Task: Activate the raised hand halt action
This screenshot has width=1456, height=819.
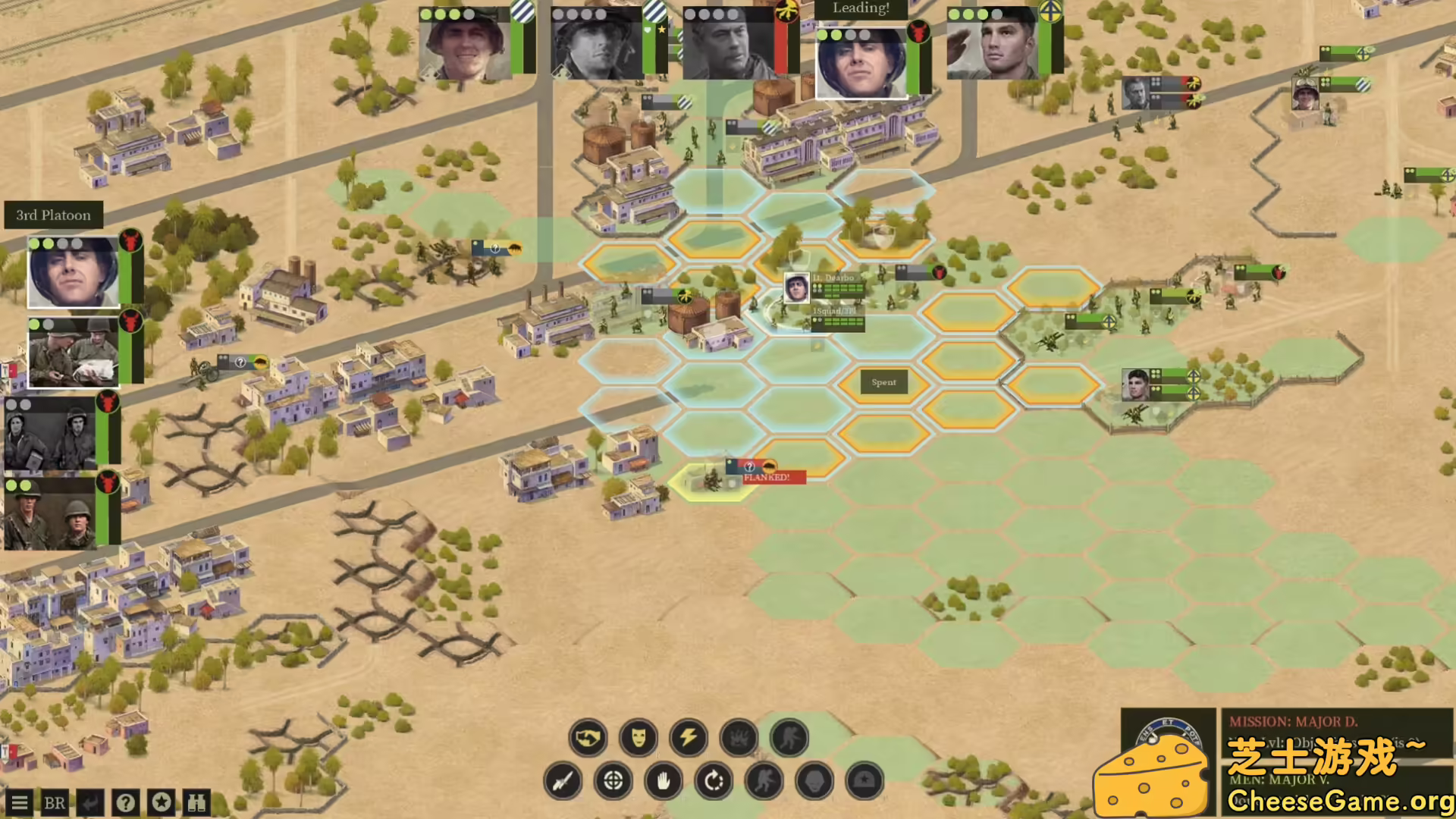Action: tap(664, 781)
